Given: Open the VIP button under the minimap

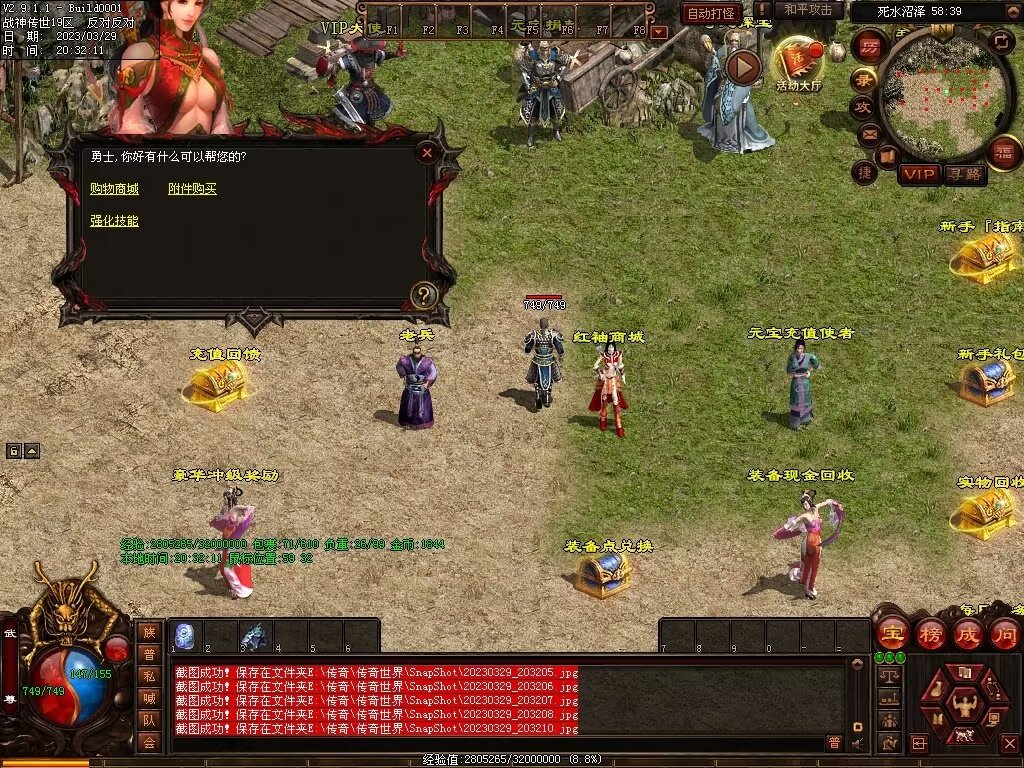Looking at the screenshot, I should 919,174.
